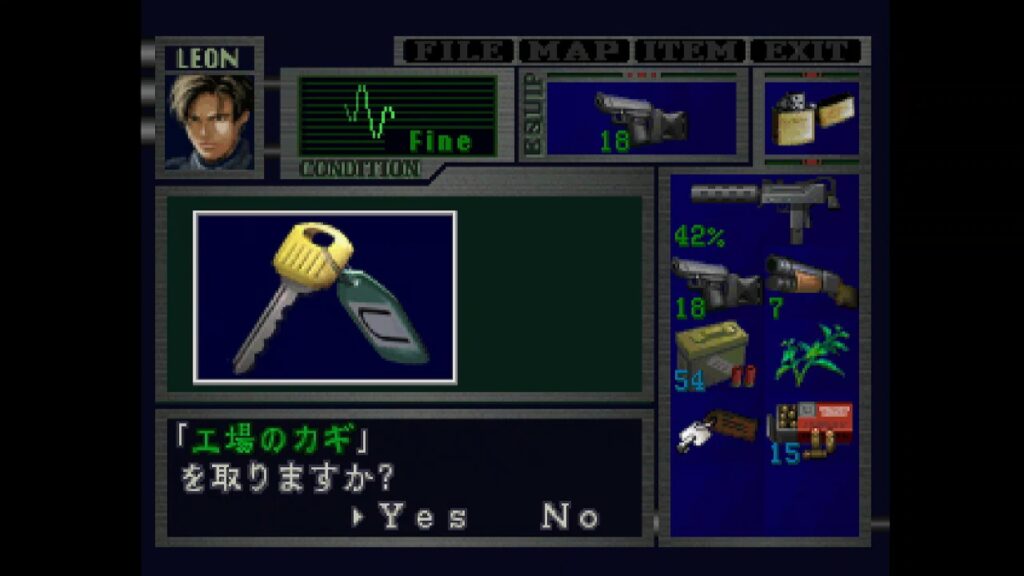Decline with the No option
This screenshot has height=576, width=1024.
coord(570,517)
